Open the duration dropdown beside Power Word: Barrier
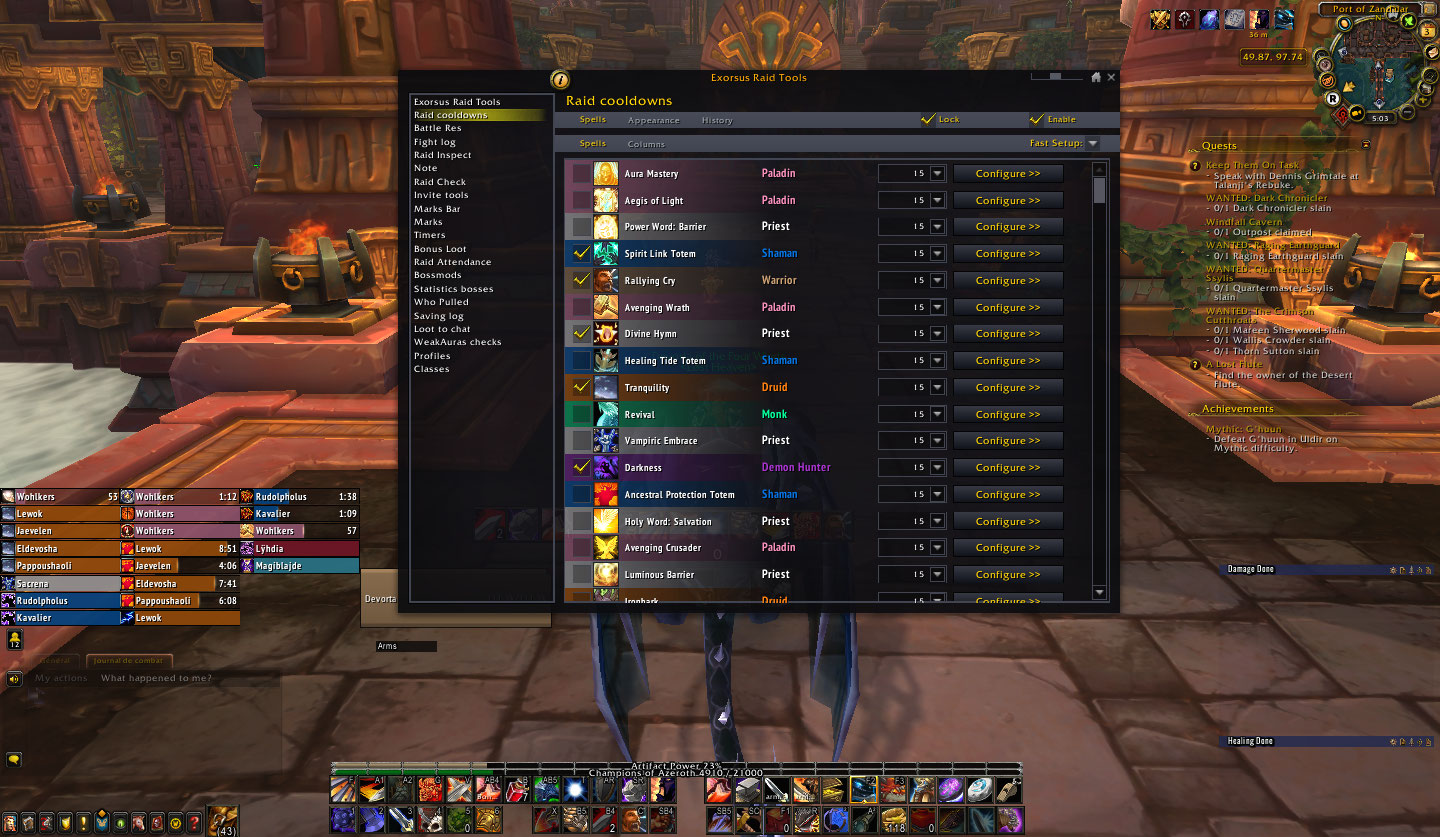Image resolution: width=1440 pixels, height=837 pixels. tap(936, 226)
